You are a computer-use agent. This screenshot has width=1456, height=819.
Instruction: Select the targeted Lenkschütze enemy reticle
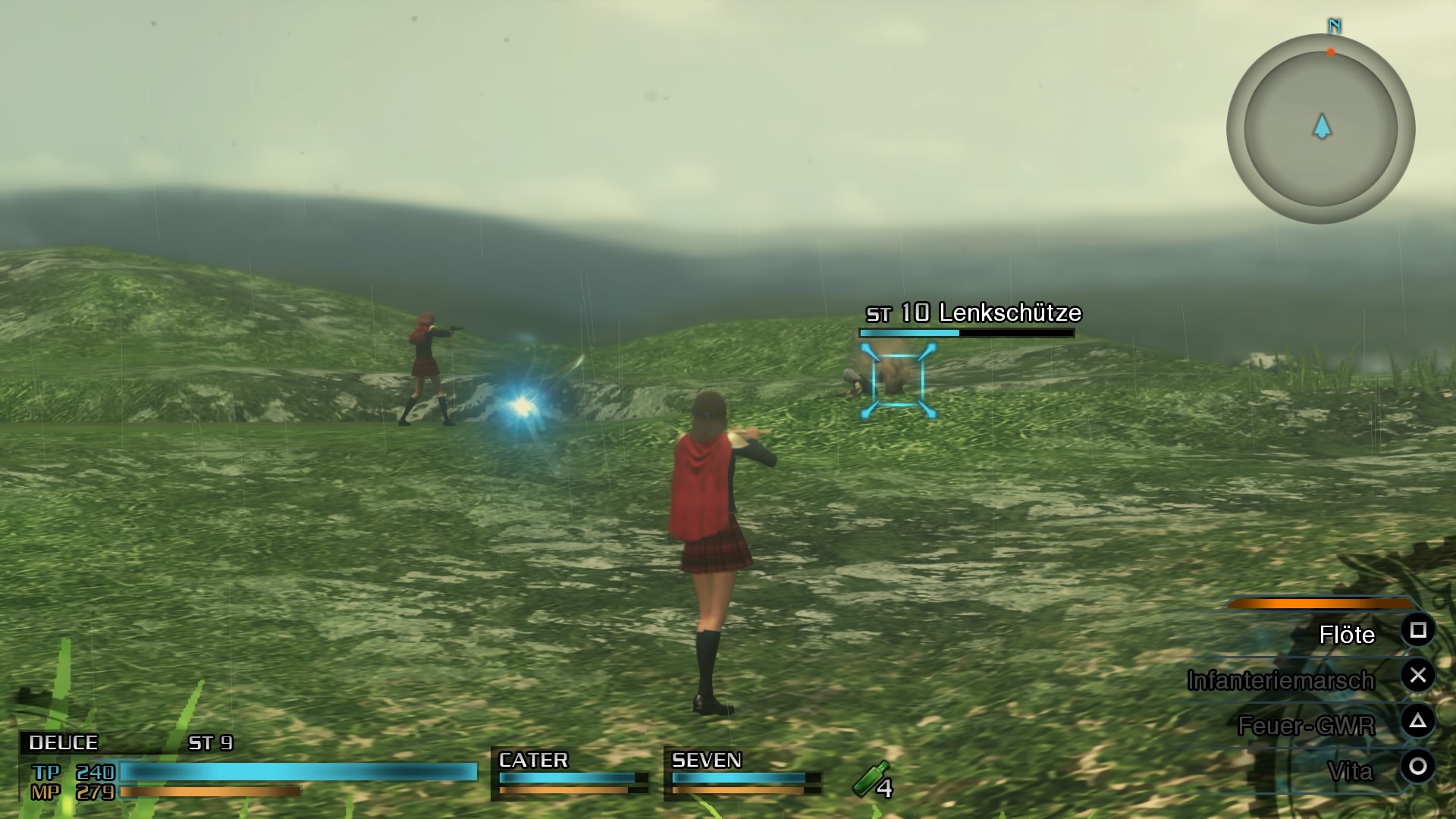tap(898, 380)
